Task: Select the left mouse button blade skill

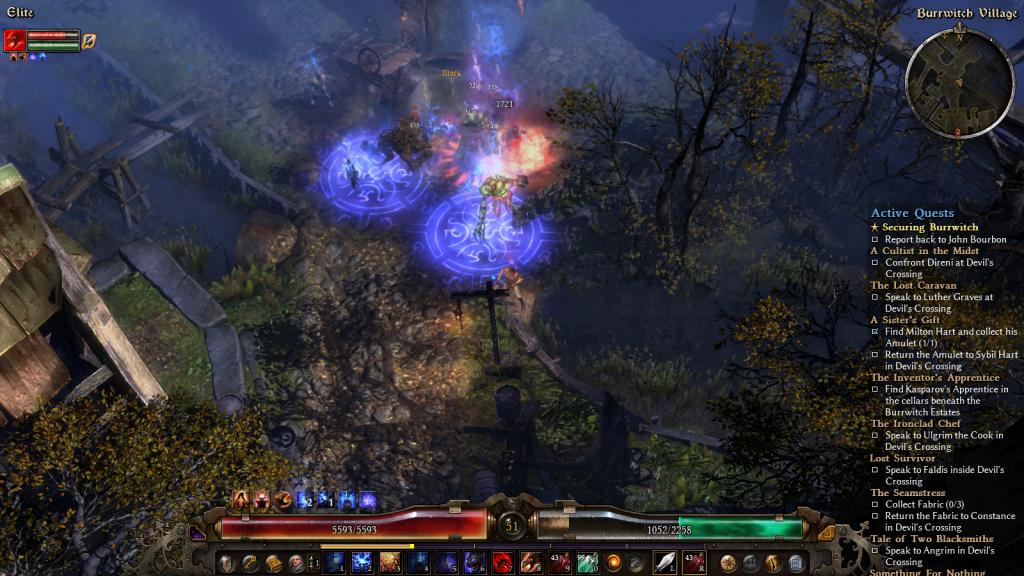Action: tap(666, 562)
